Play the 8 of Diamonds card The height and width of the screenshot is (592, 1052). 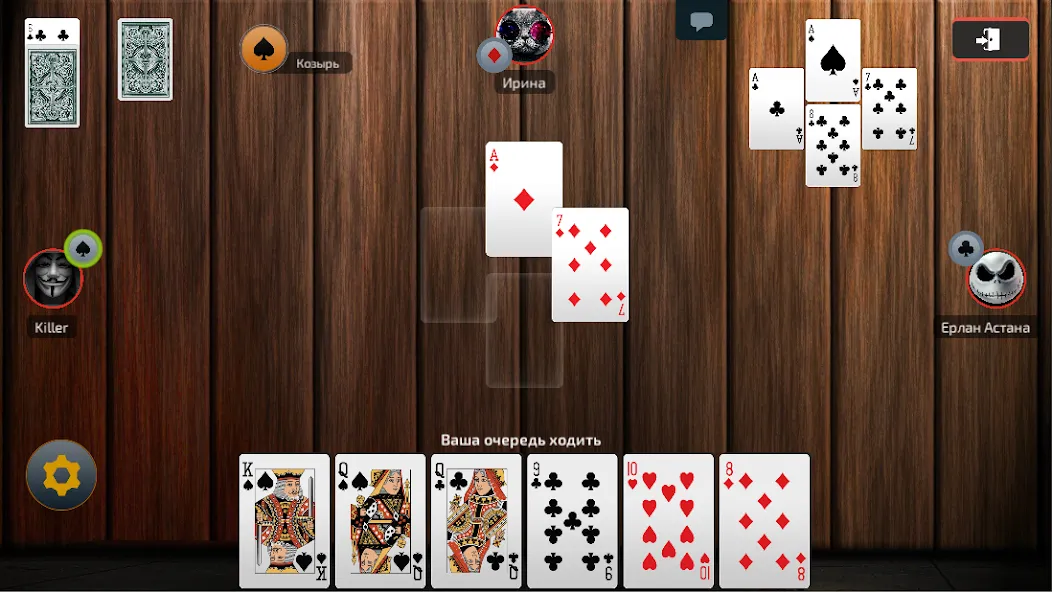[x=764, y=520]
